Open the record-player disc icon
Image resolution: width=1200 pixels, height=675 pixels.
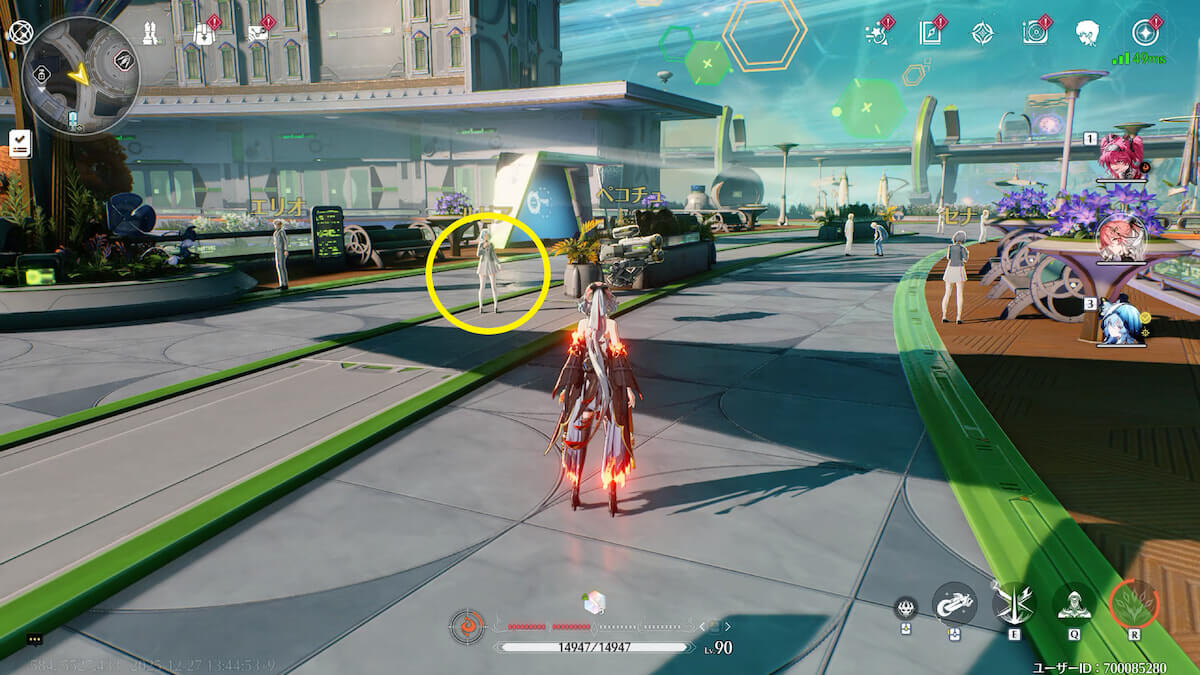[x=1035, y=33]
